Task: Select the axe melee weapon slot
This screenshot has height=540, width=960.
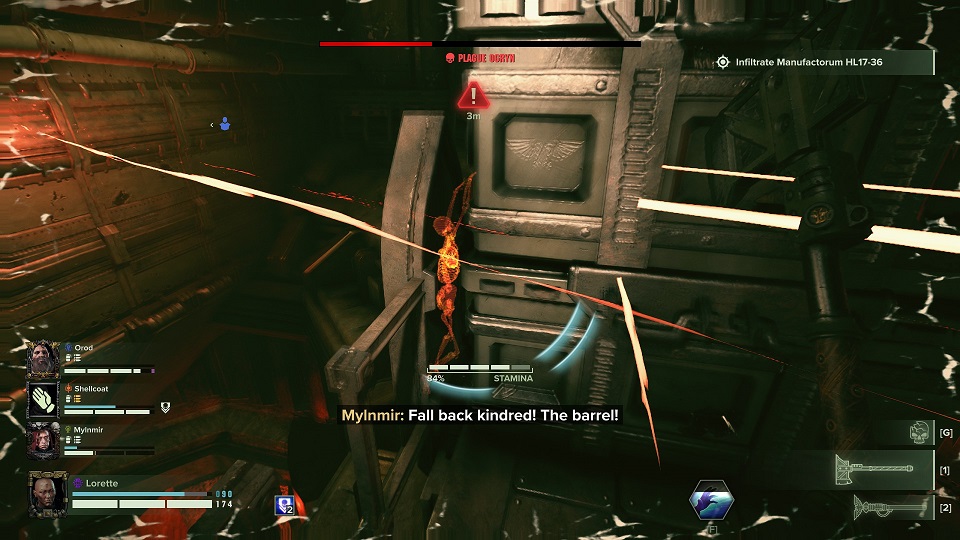Action: (884, 468)
